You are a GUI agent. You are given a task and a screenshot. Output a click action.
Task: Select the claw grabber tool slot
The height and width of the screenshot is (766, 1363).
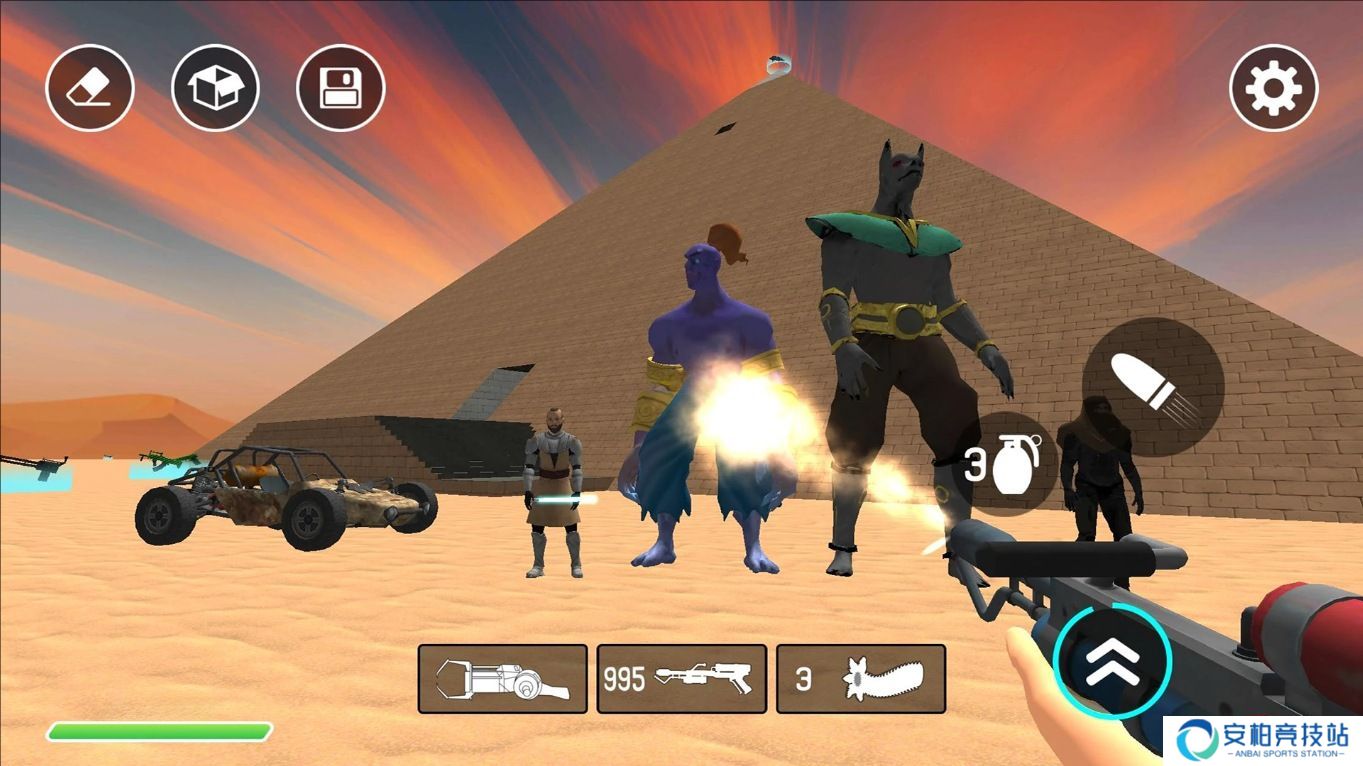pyautogui.click(x=502, y=679)
